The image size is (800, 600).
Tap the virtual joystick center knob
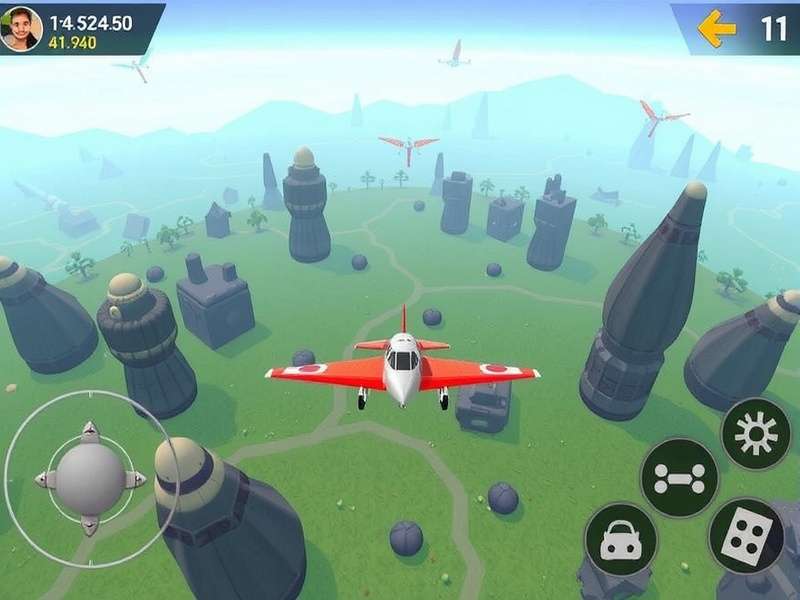[x=90, y=478]
